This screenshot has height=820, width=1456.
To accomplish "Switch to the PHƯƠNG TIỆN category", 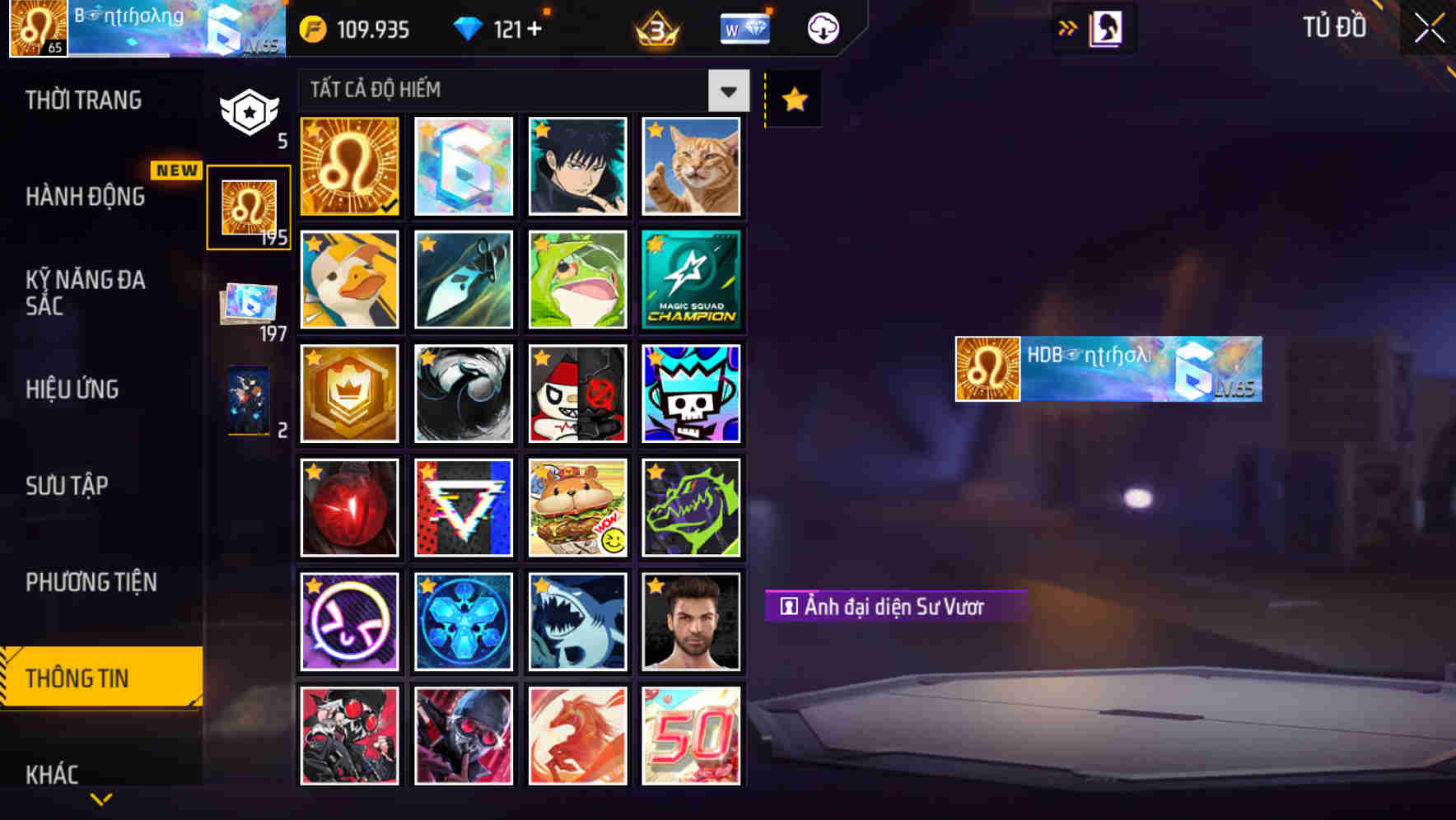I will (91, 581).
